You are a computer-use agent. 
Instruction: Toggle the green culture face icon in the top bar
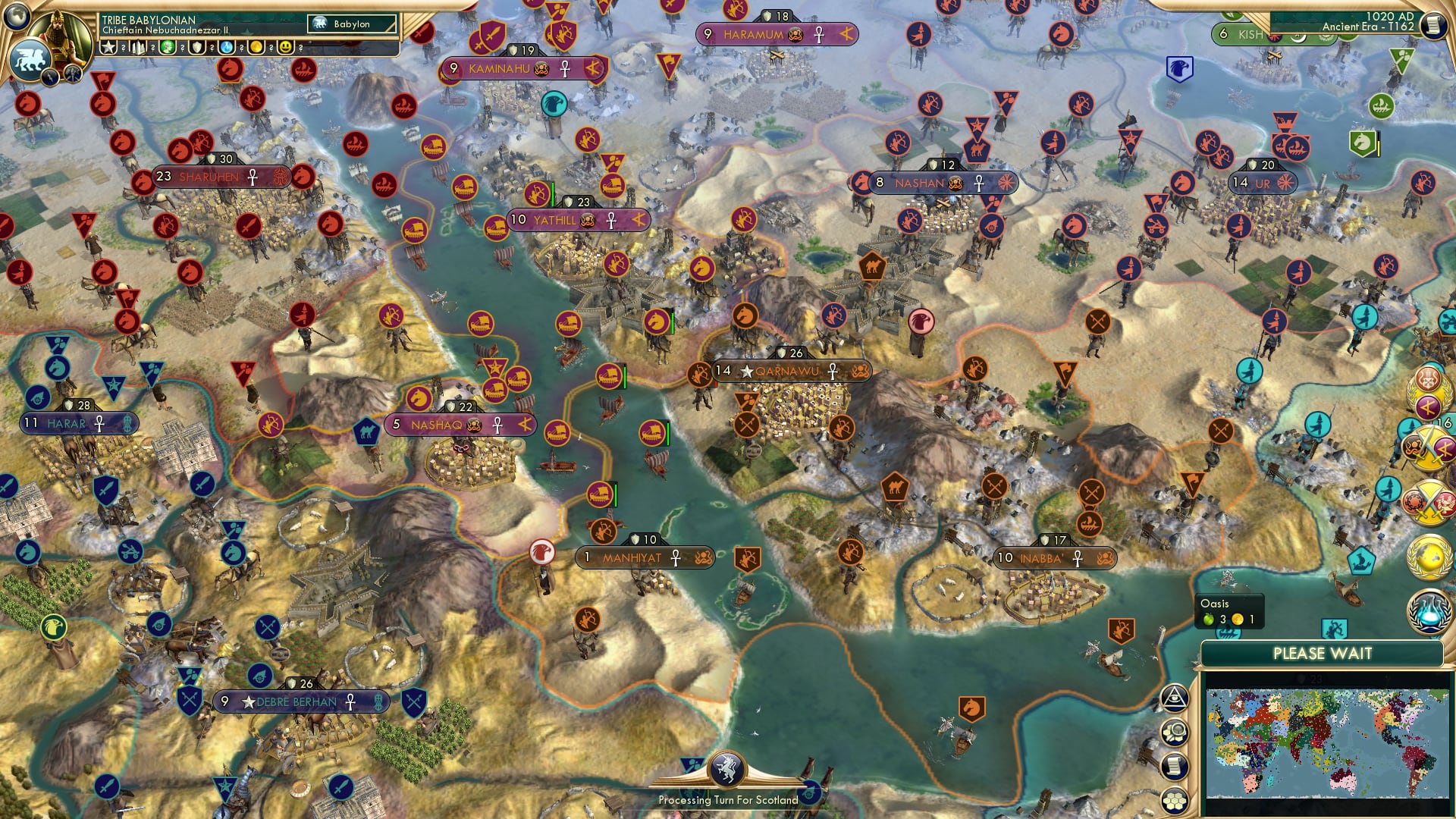pyautogui.click(x=167, y=47)
